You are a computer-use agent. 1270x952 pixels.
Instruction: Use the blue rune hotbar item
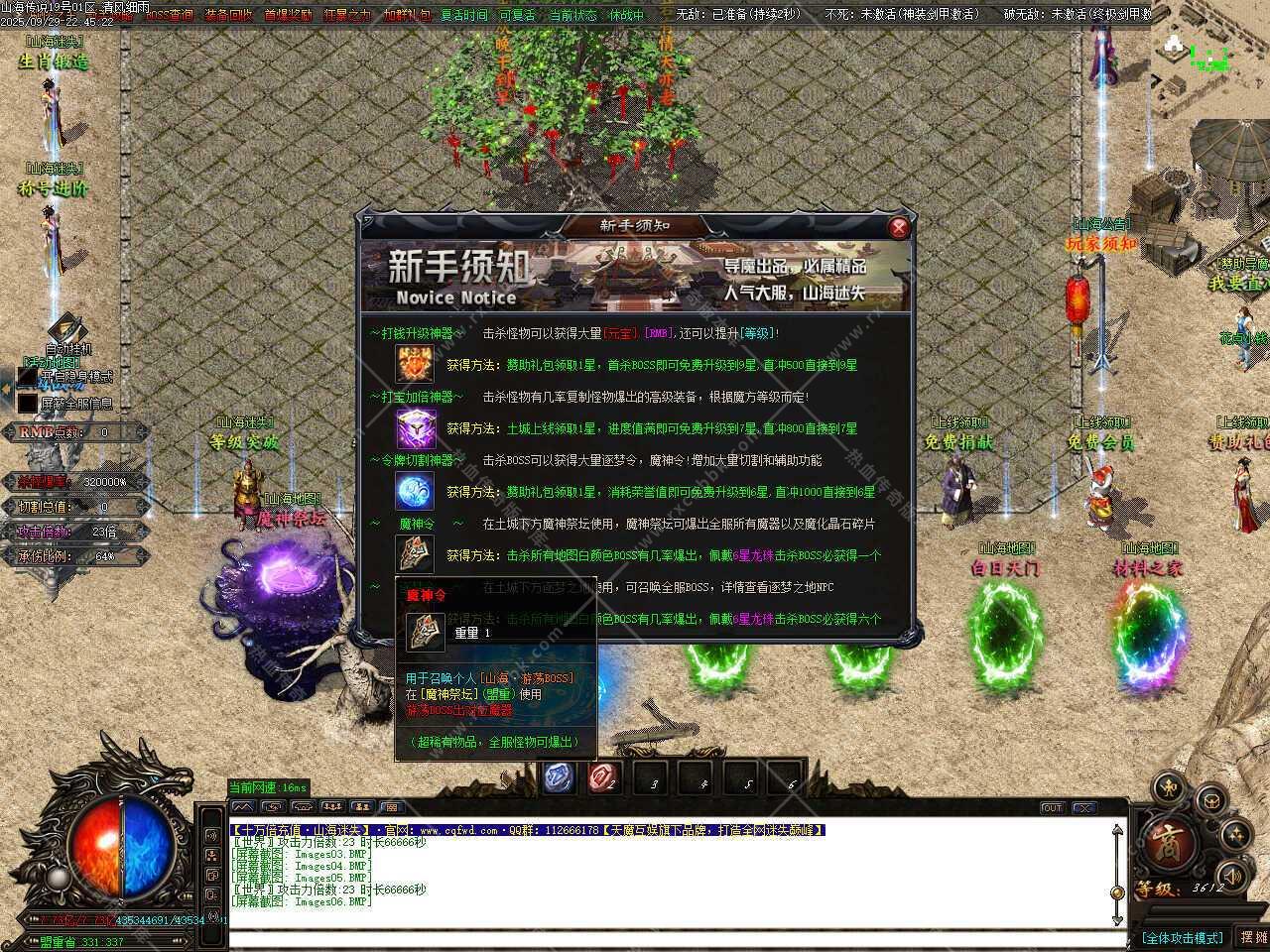[x=558, y=777]
